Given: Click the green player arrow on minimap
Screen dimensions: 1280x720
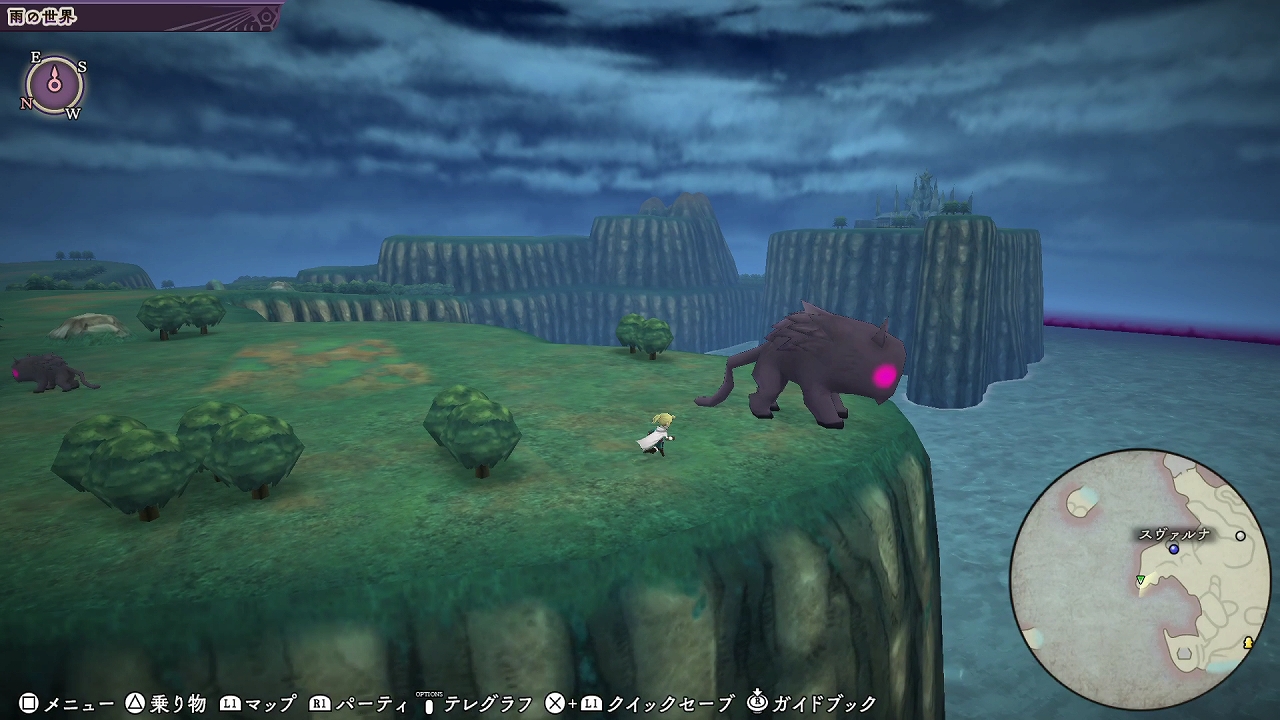Looking at the screenshot, I should click(x=1140, y=580).
